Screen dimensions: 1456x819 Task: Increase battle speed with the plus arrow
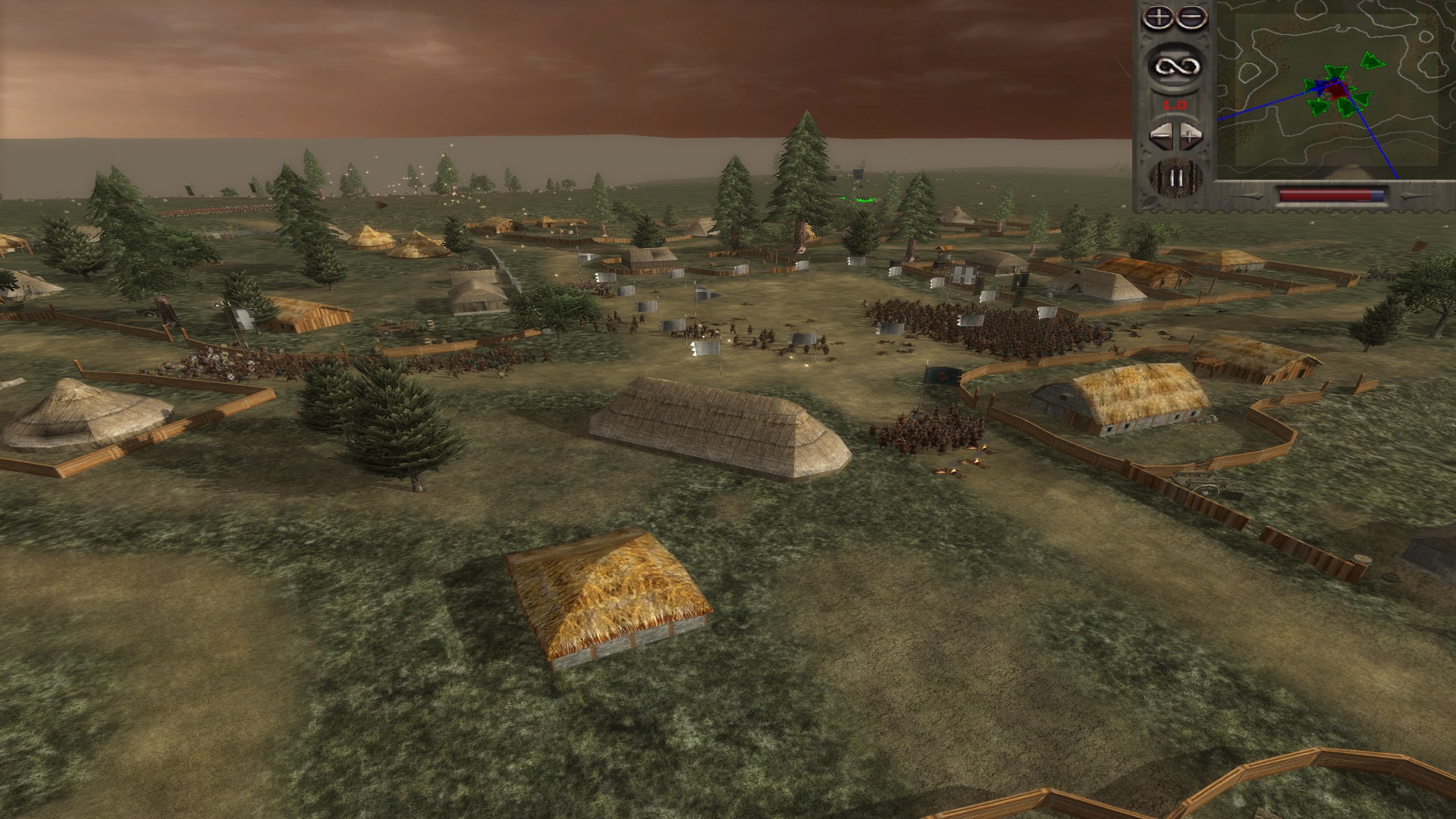pyautogui.click(x=1188, y=136)
